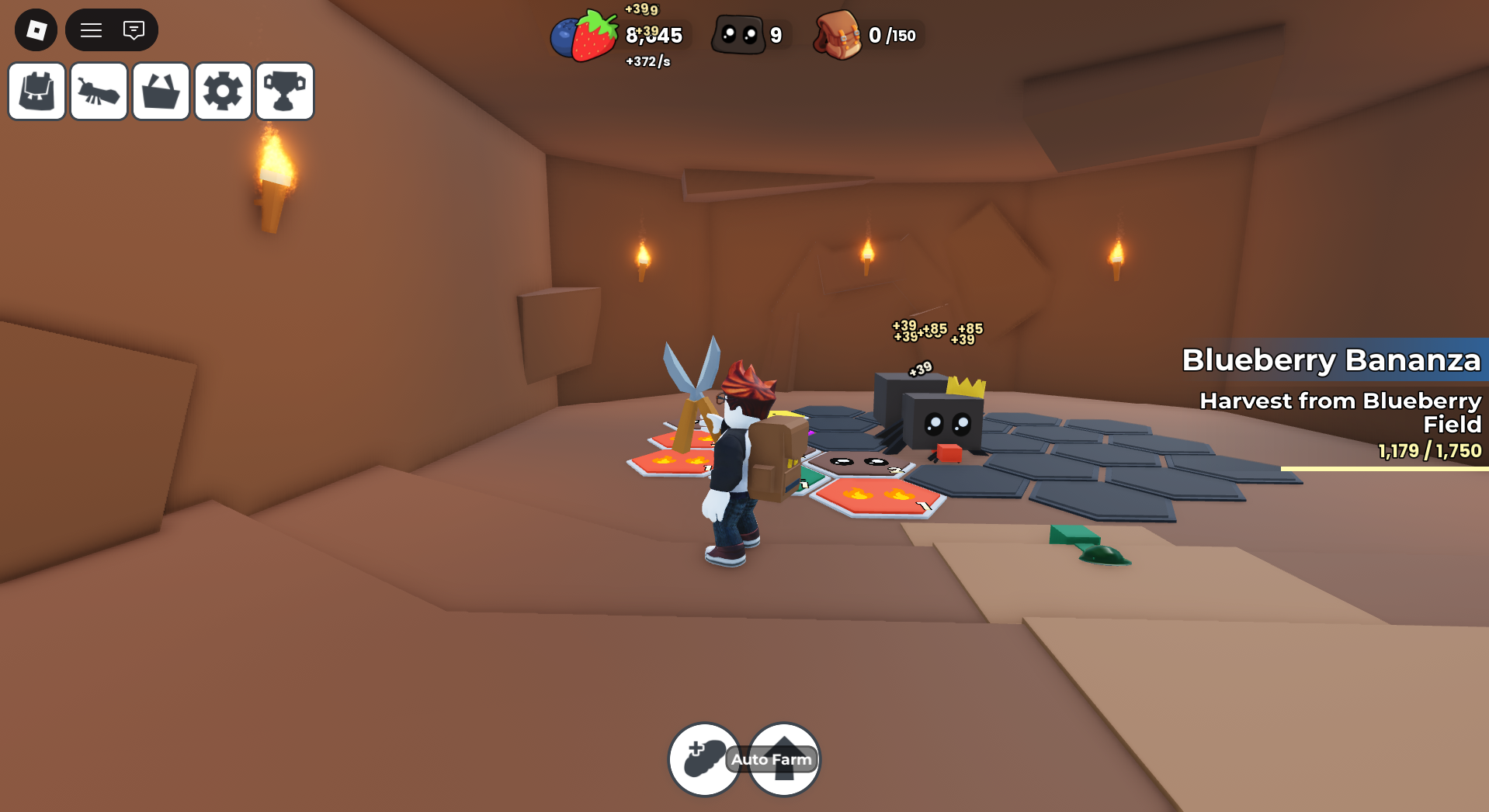Screen dimensions: 1489x812
Task: Open the Roblox home menu
Action: [x=35, y=29]
